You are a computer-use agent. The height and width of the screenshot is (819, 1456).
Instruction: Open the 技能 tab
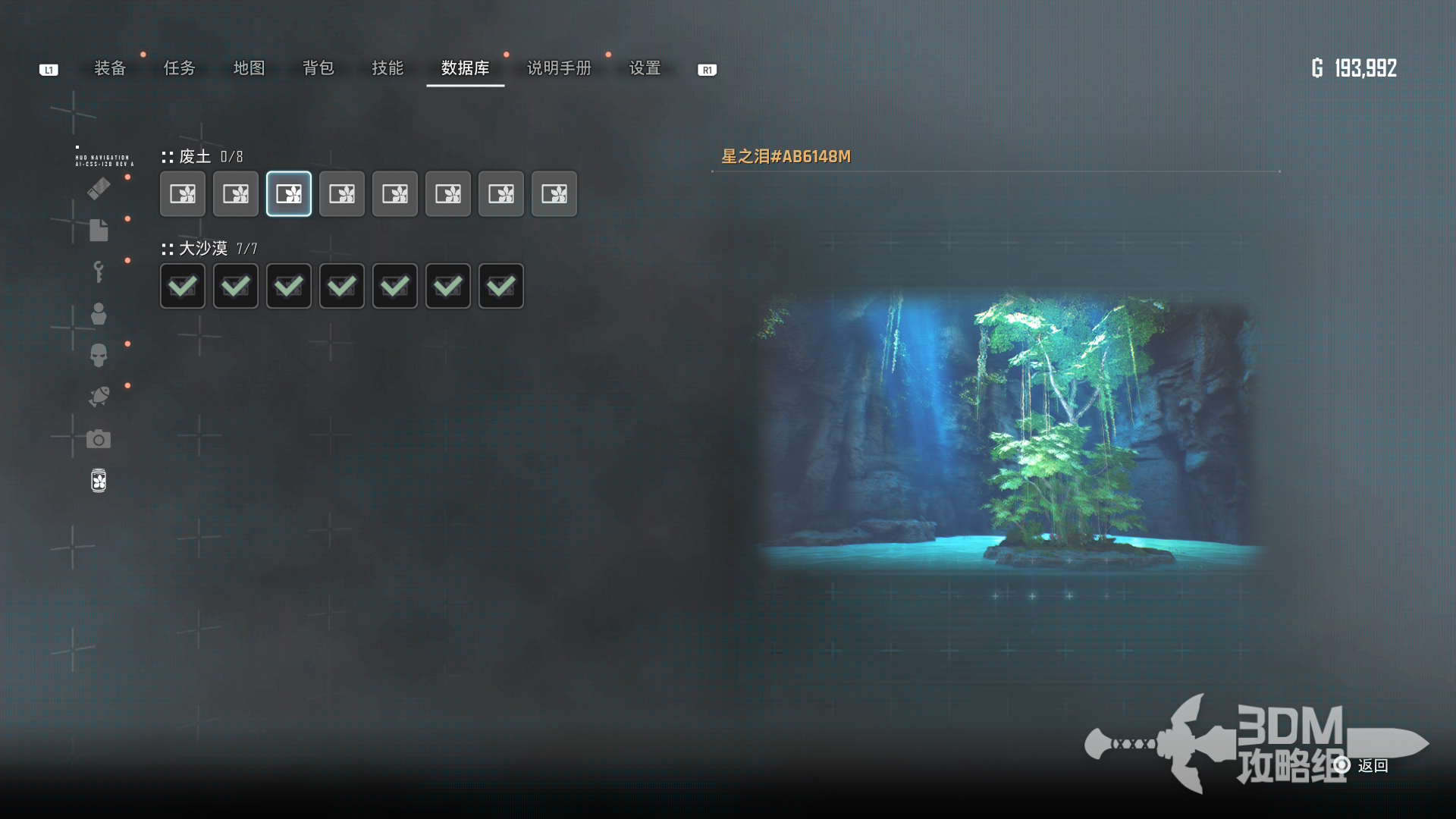pos(388,68)
